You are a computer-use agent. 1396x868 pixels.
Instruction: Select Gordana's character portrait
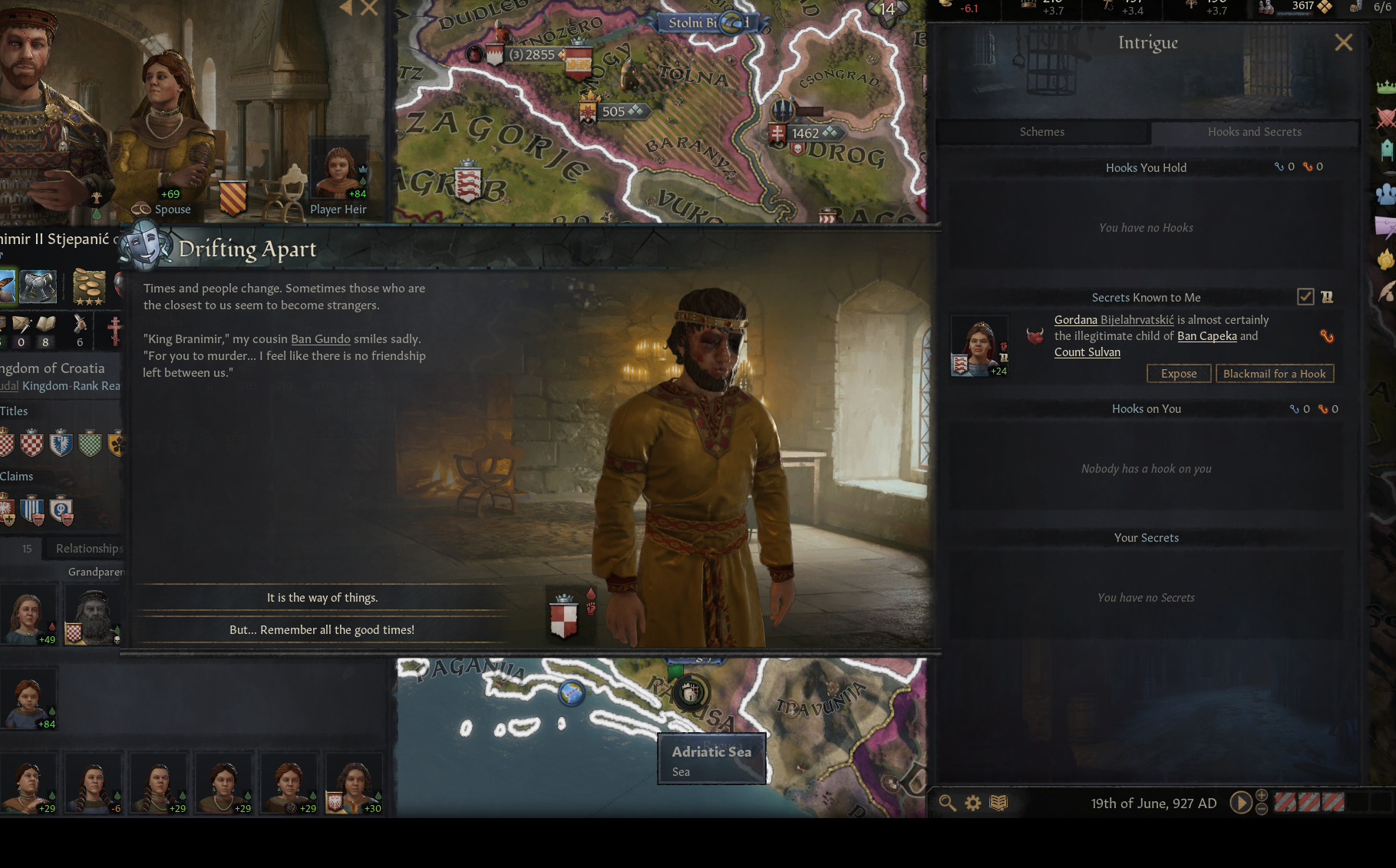click(x=980, y=345)
